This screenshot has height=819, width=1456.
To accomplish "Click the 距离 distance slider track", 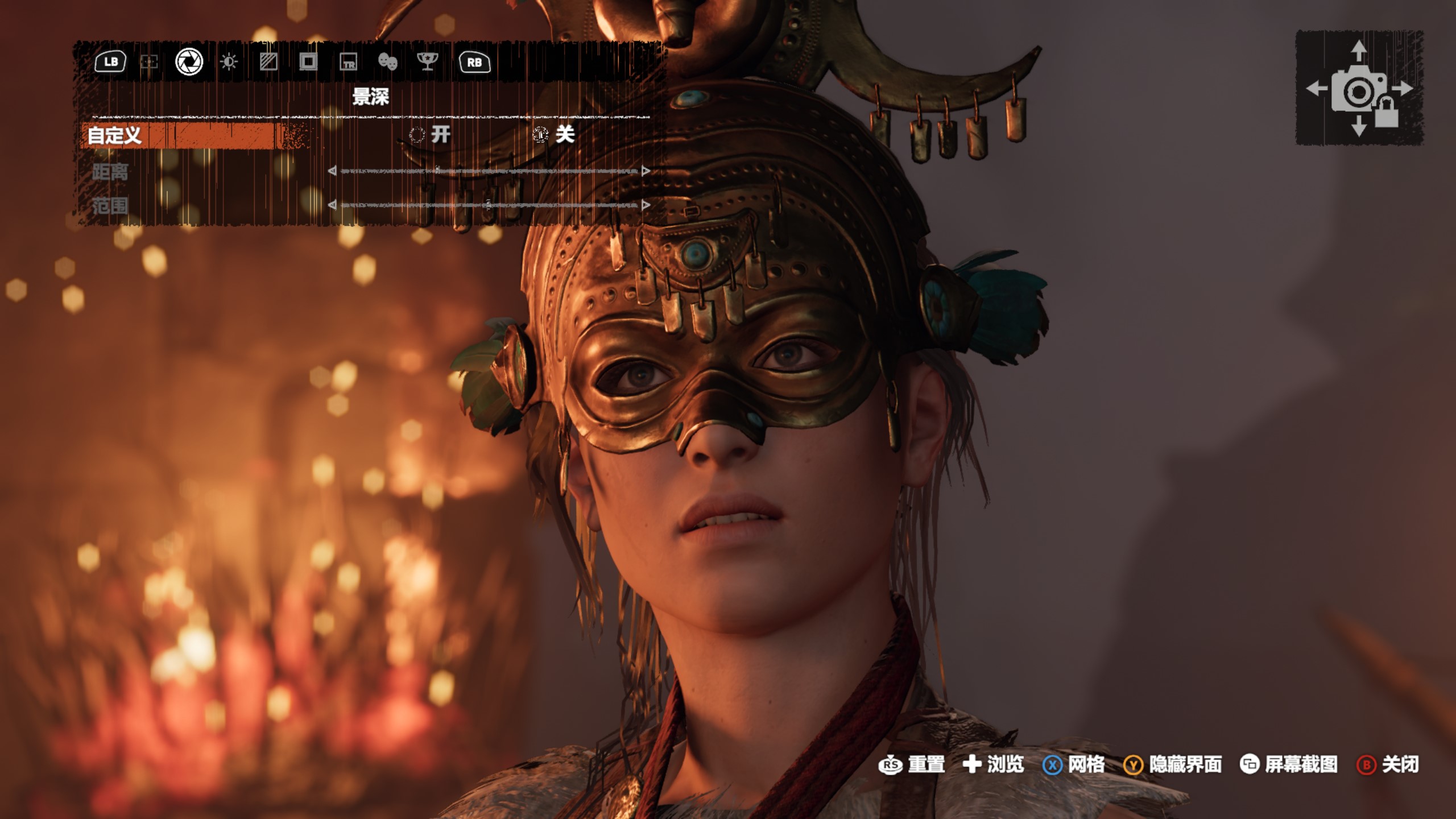I will point(489,171).
